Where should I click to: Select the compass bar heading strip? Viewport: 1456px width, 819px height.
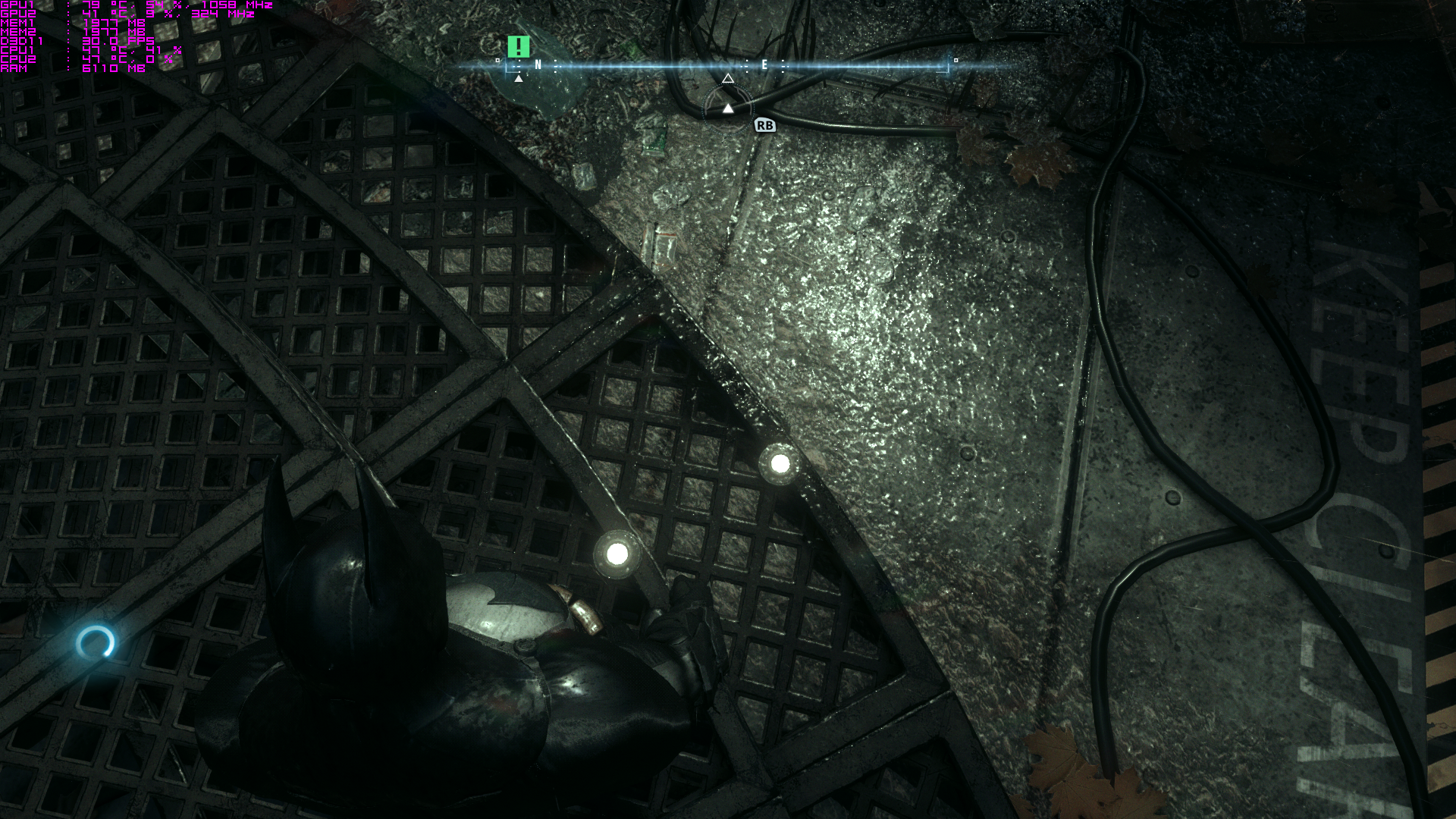point(726,66)
